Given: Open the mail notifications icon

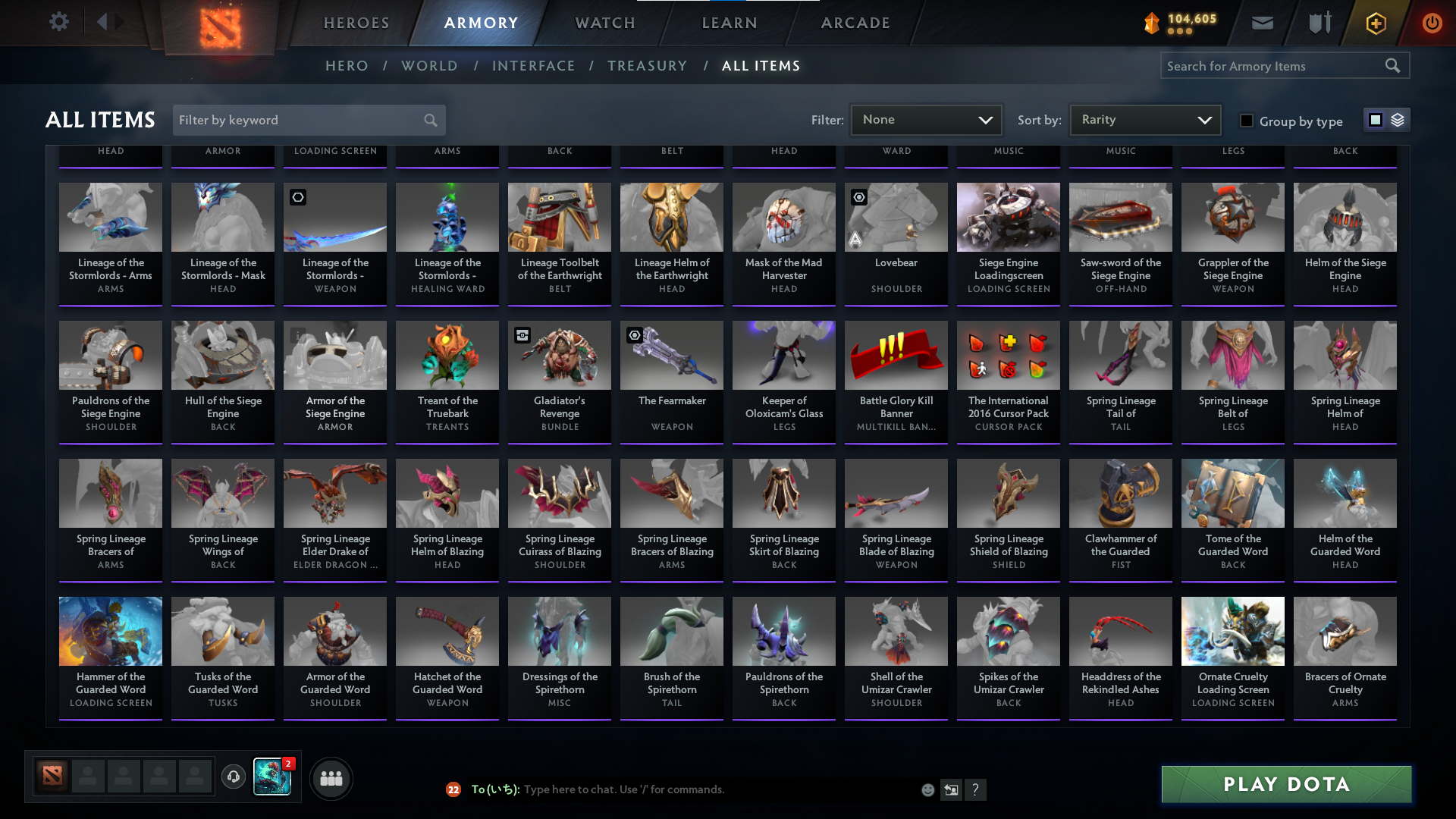Looking at the screenshot, I should click(1261, 23).
